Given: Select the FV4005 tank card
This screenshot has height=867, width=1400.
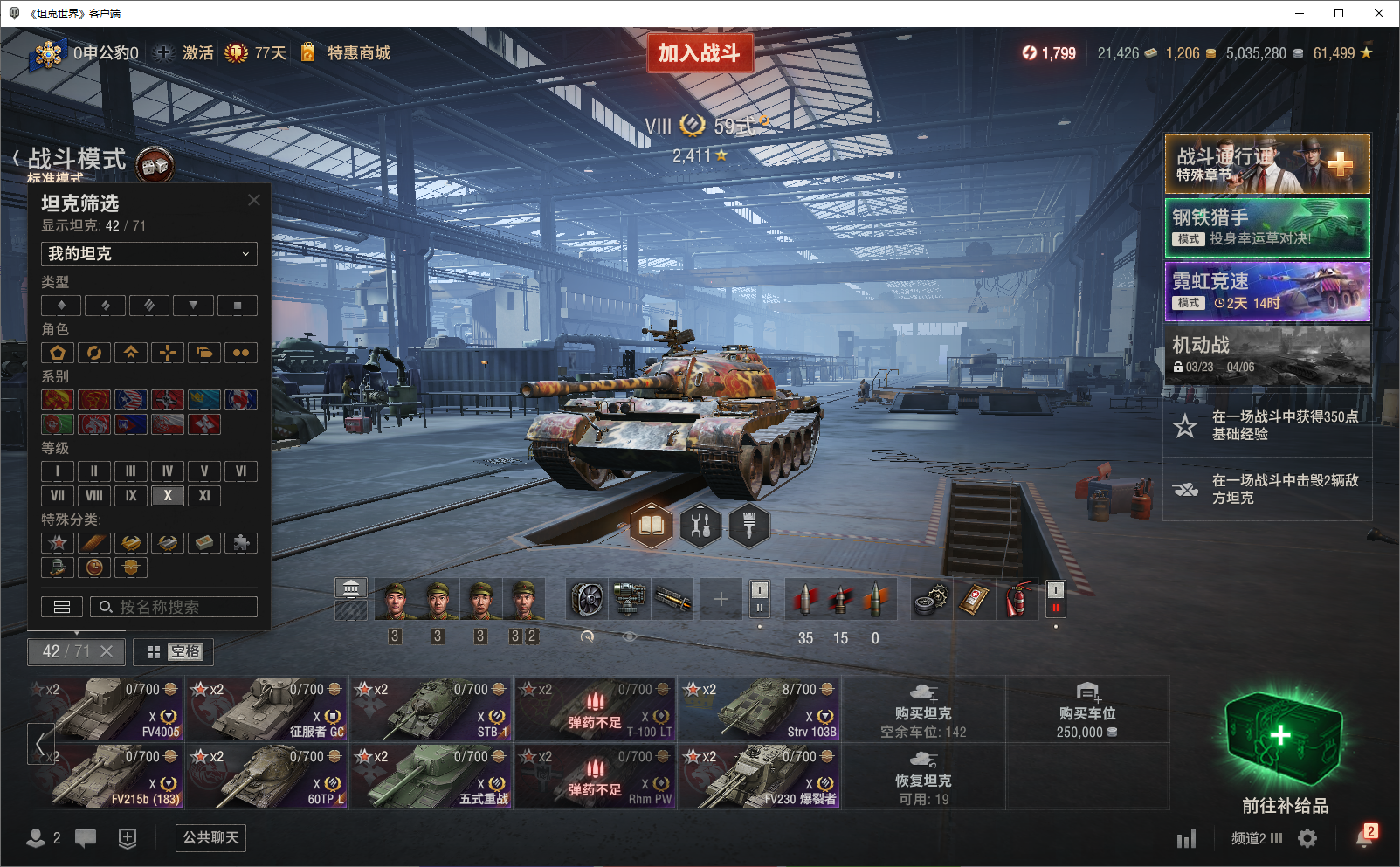Looking at the screenshot, I should tap(106, 708).
